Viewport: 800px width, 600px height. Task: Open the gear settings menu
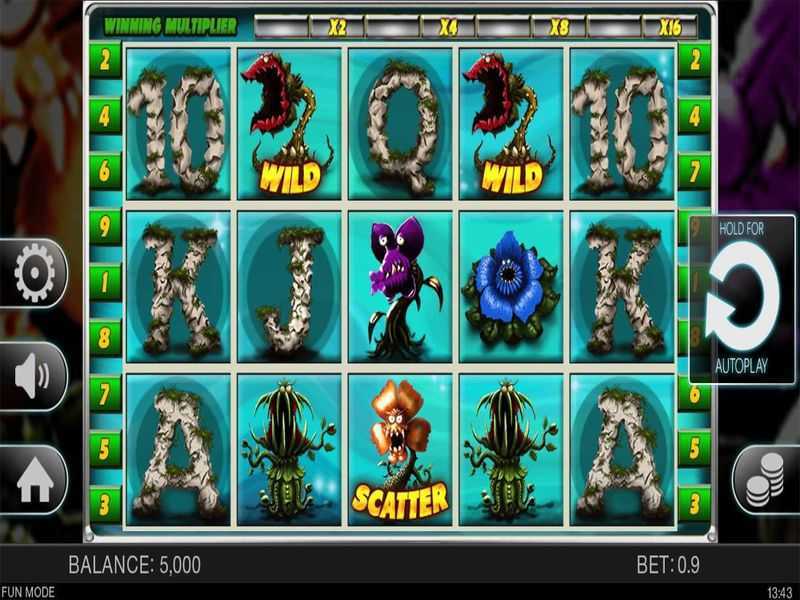click(34, 272)
